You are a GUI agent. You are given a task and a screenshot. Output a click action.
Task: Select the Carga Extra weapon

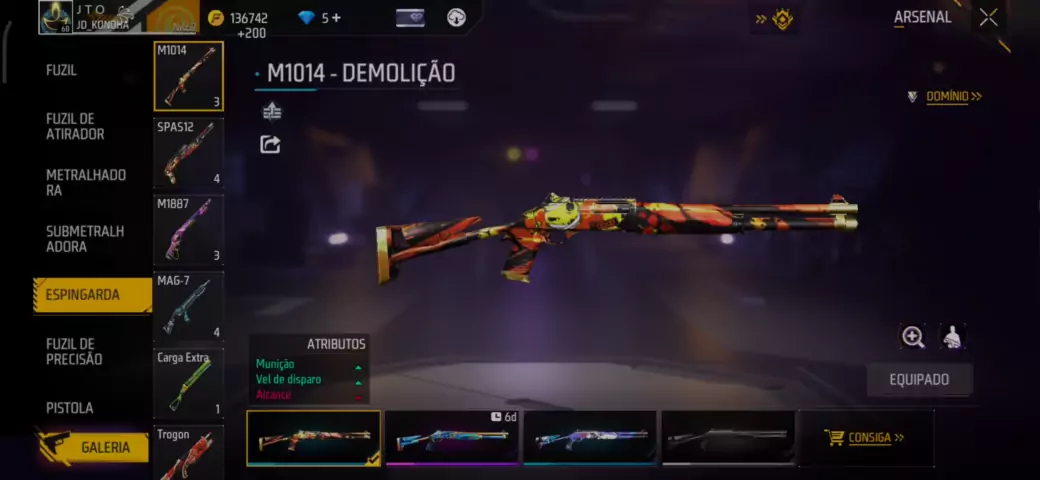[188, 382]
